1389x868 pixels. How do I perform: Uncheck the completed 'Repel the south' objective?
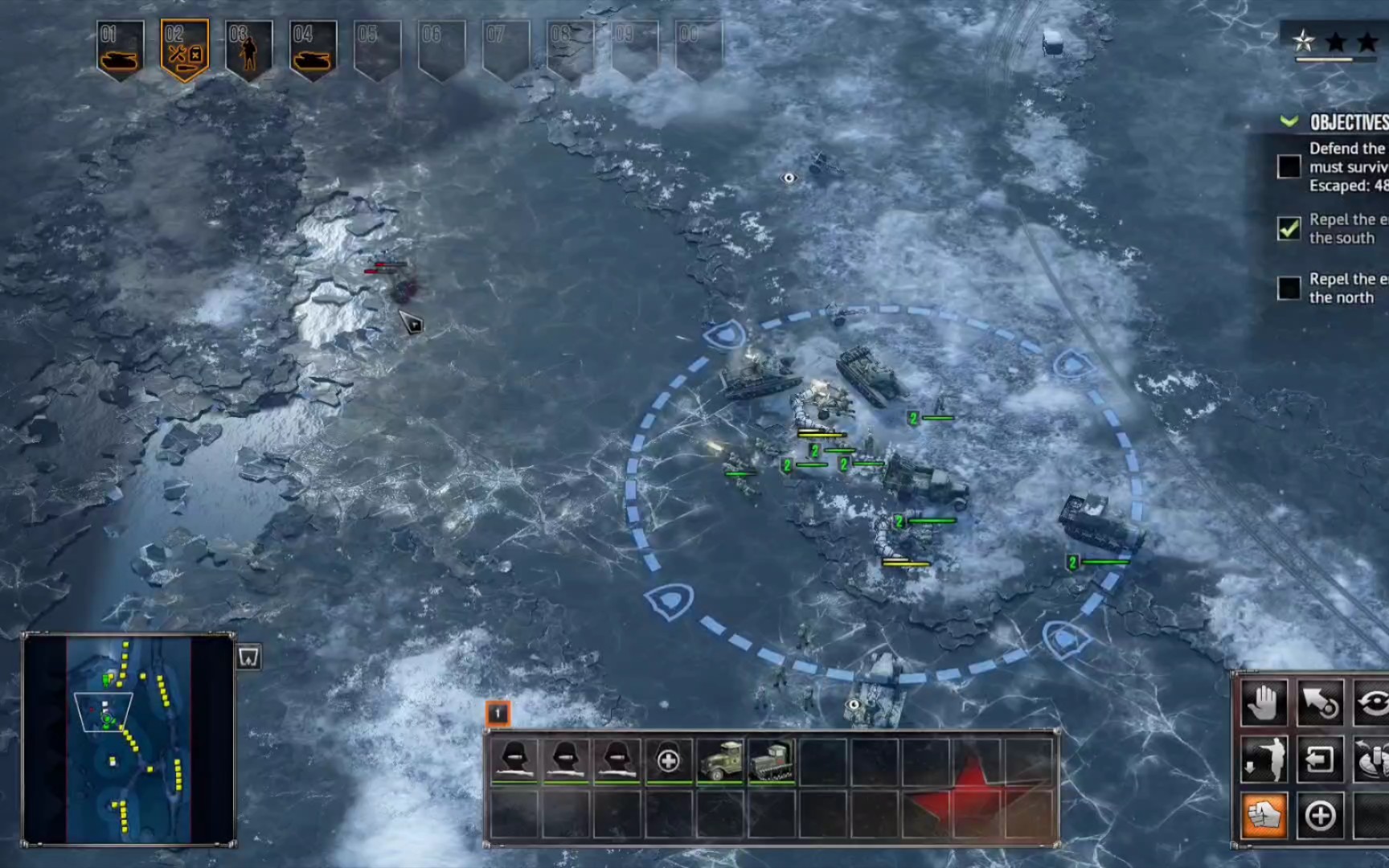point(1290,228)
